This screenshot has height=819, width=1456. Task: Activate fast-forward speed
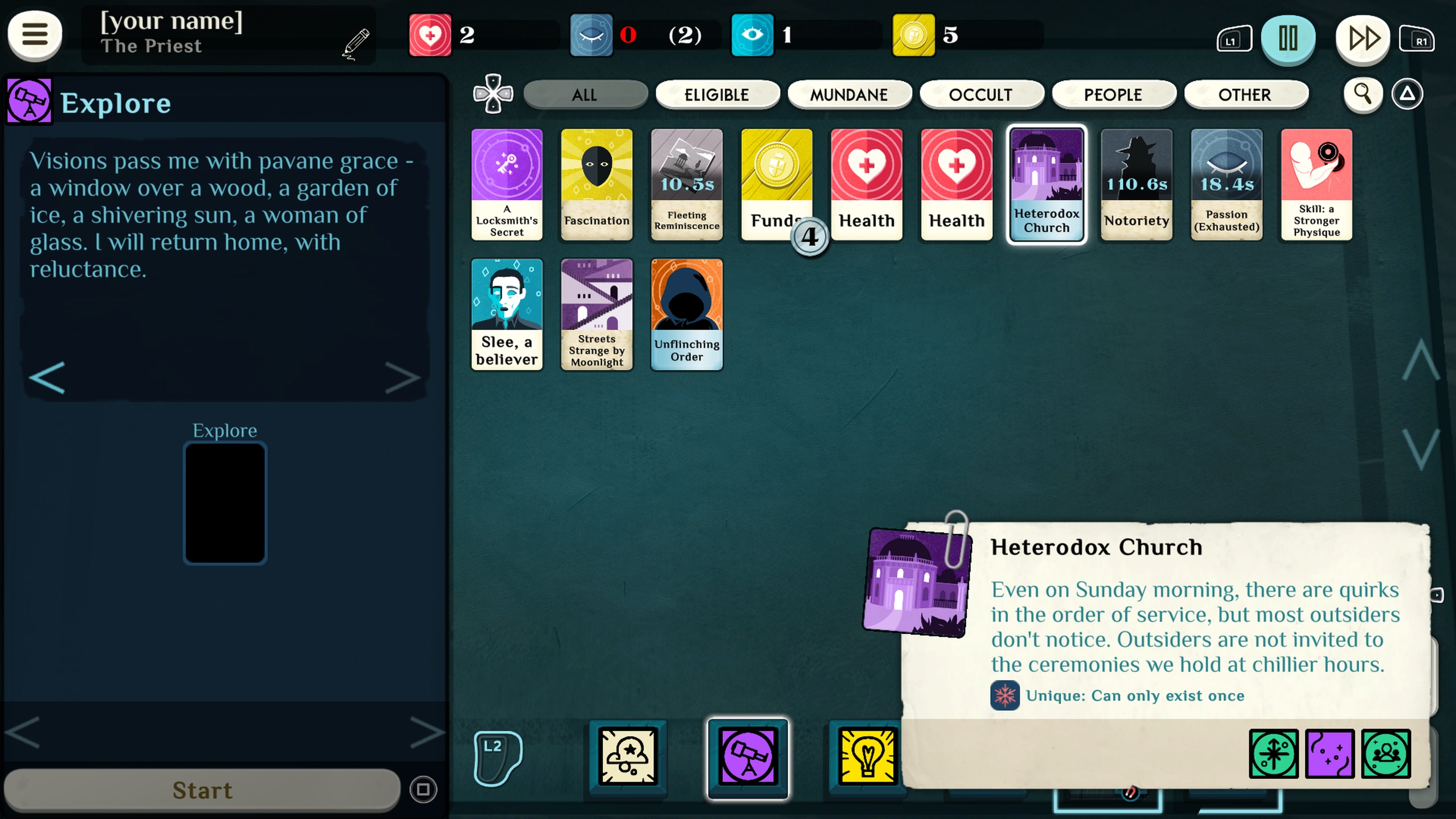point(1362,38)
